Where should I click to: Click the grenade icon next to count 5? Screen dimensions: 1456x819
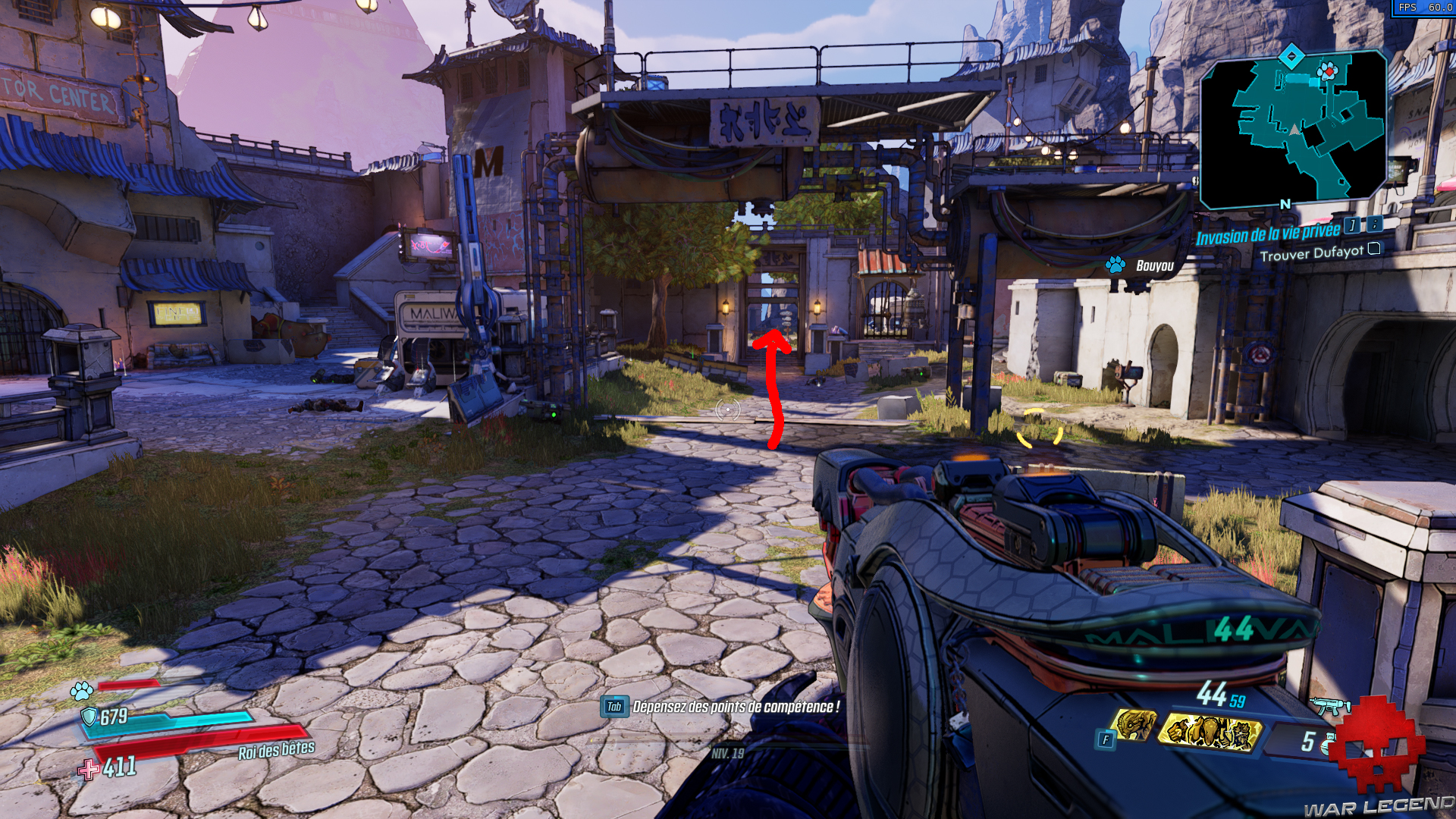tap(1328, 742)
